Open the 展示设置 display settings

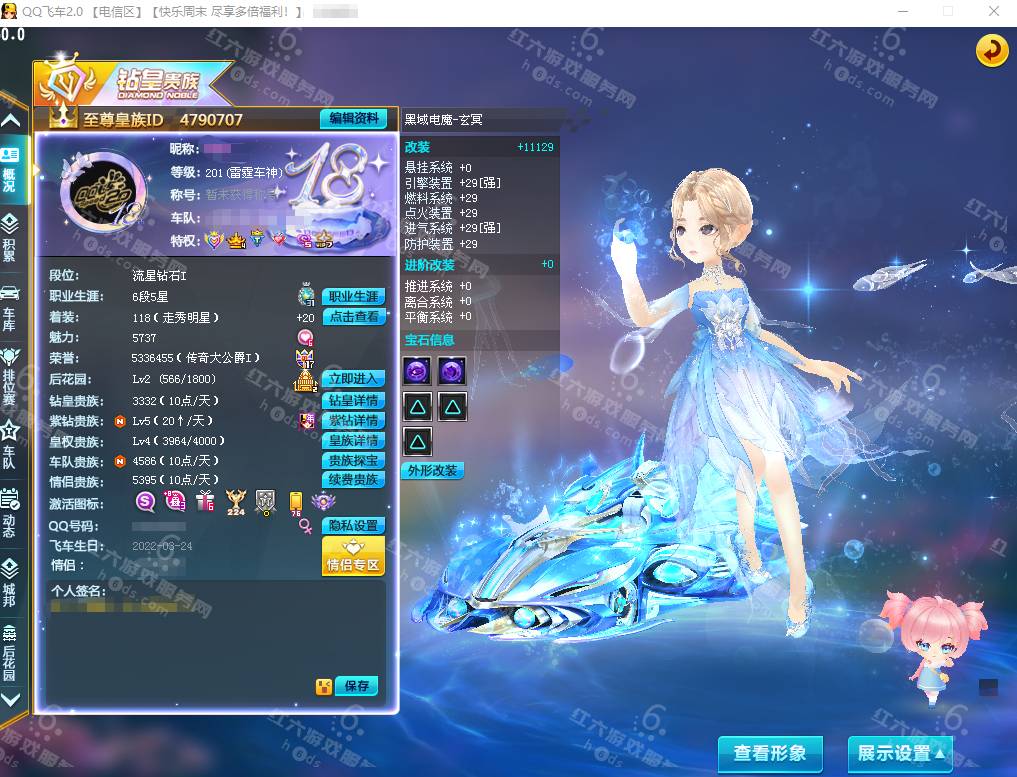coord(899,753)
